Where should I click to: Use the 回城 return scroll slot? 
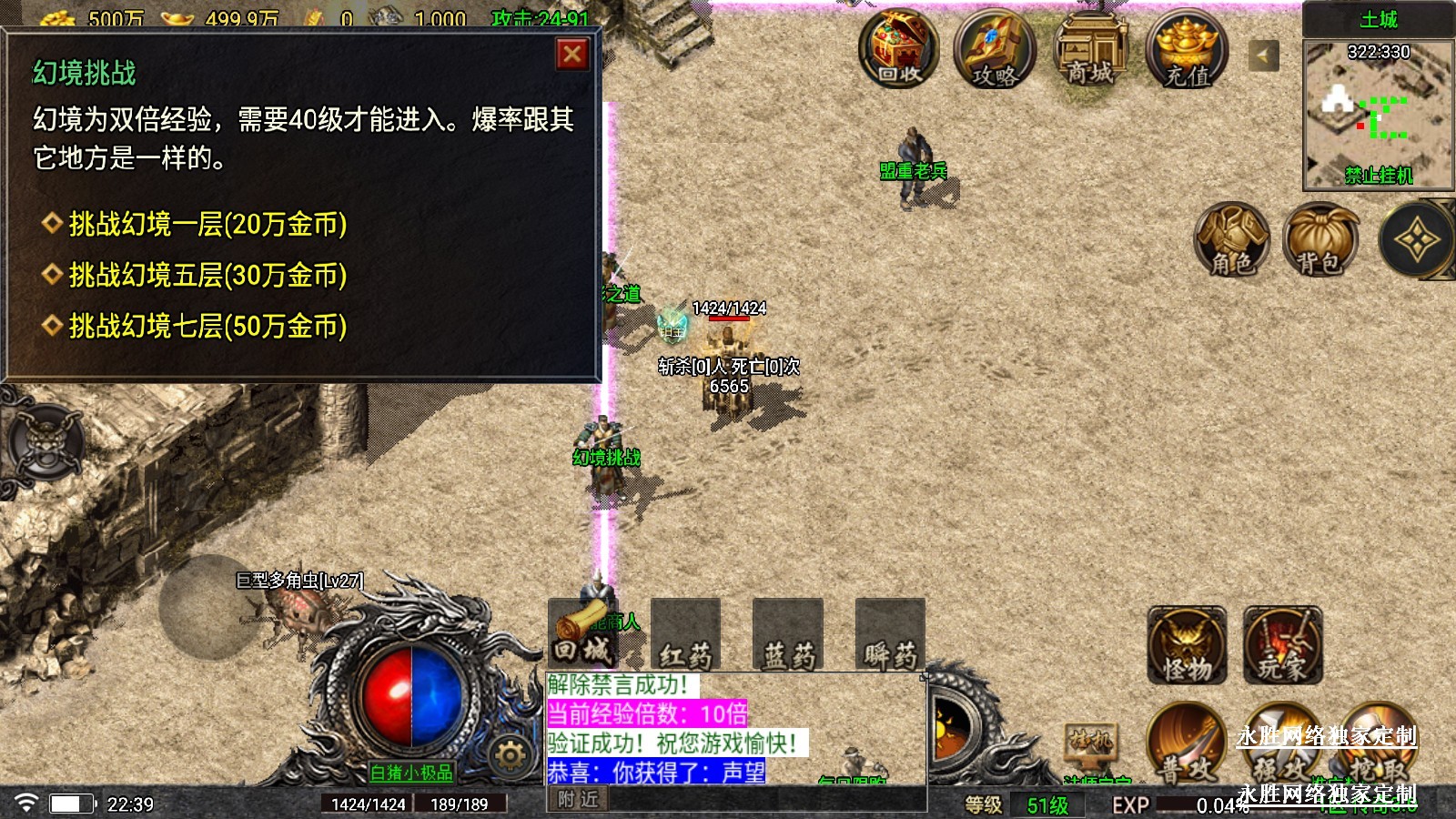click(582, 633)
